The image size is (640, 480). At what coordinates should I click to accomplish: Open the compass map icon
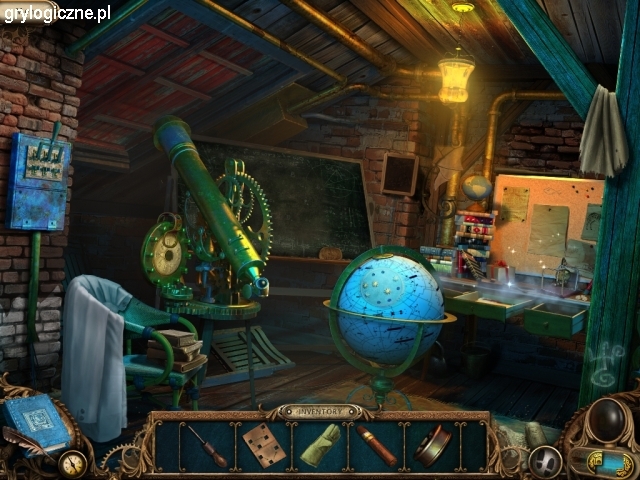coord(71,464)
